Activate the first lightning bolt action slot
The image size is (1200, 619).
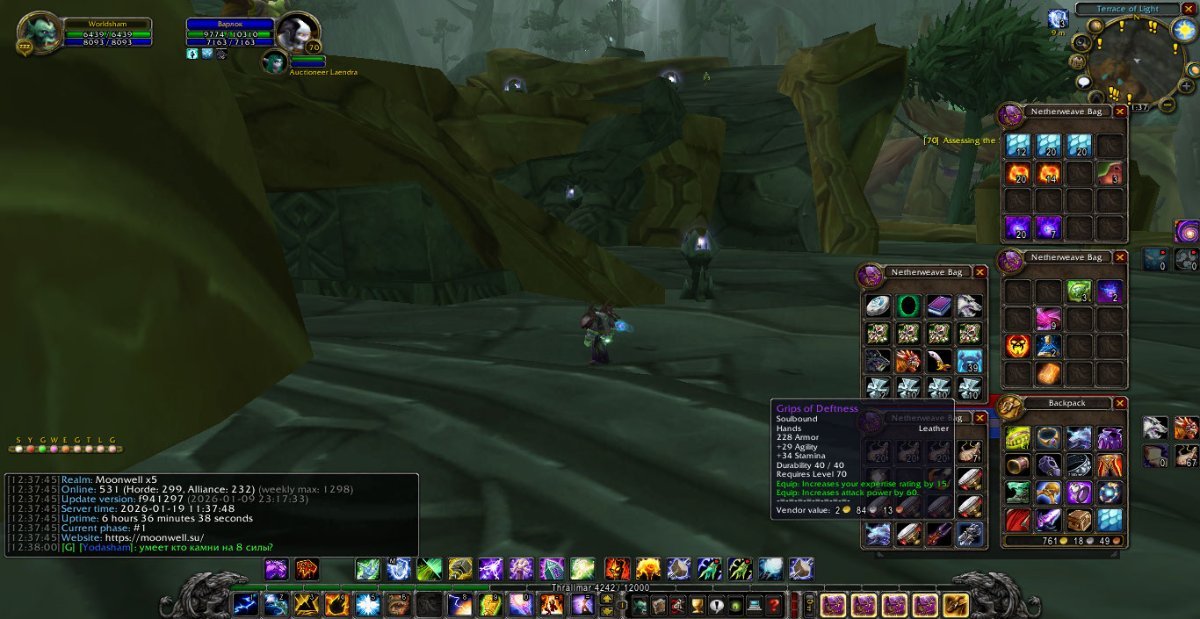[x=245, y=604]
